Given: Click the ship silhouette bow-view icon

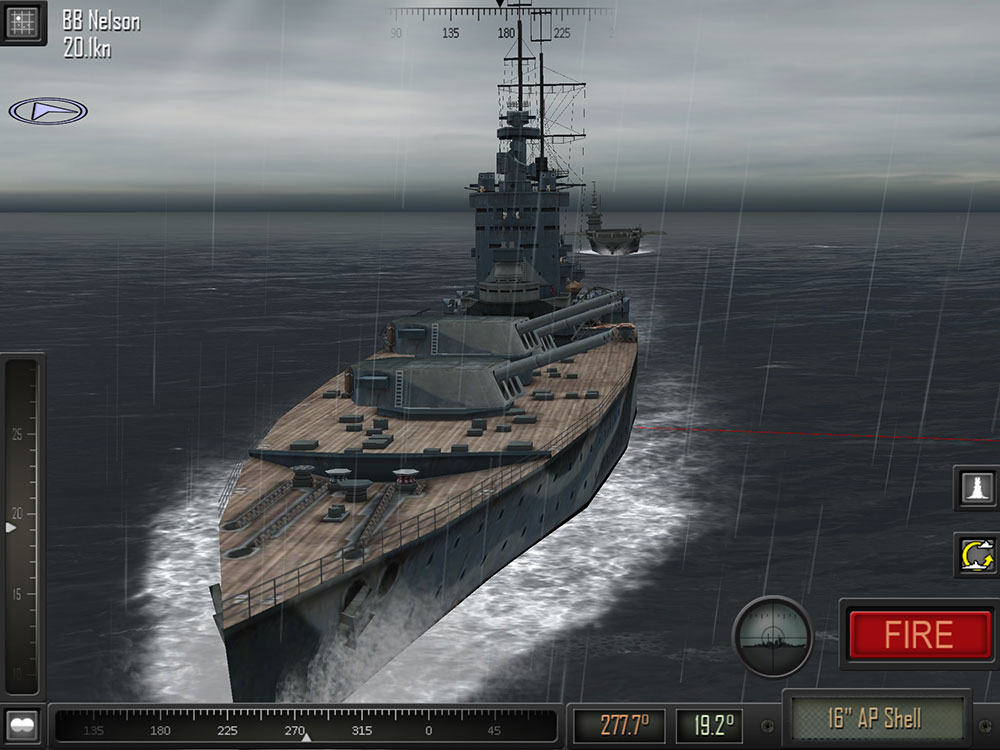Looking at the screenshot, I should (x=976, y=487).
